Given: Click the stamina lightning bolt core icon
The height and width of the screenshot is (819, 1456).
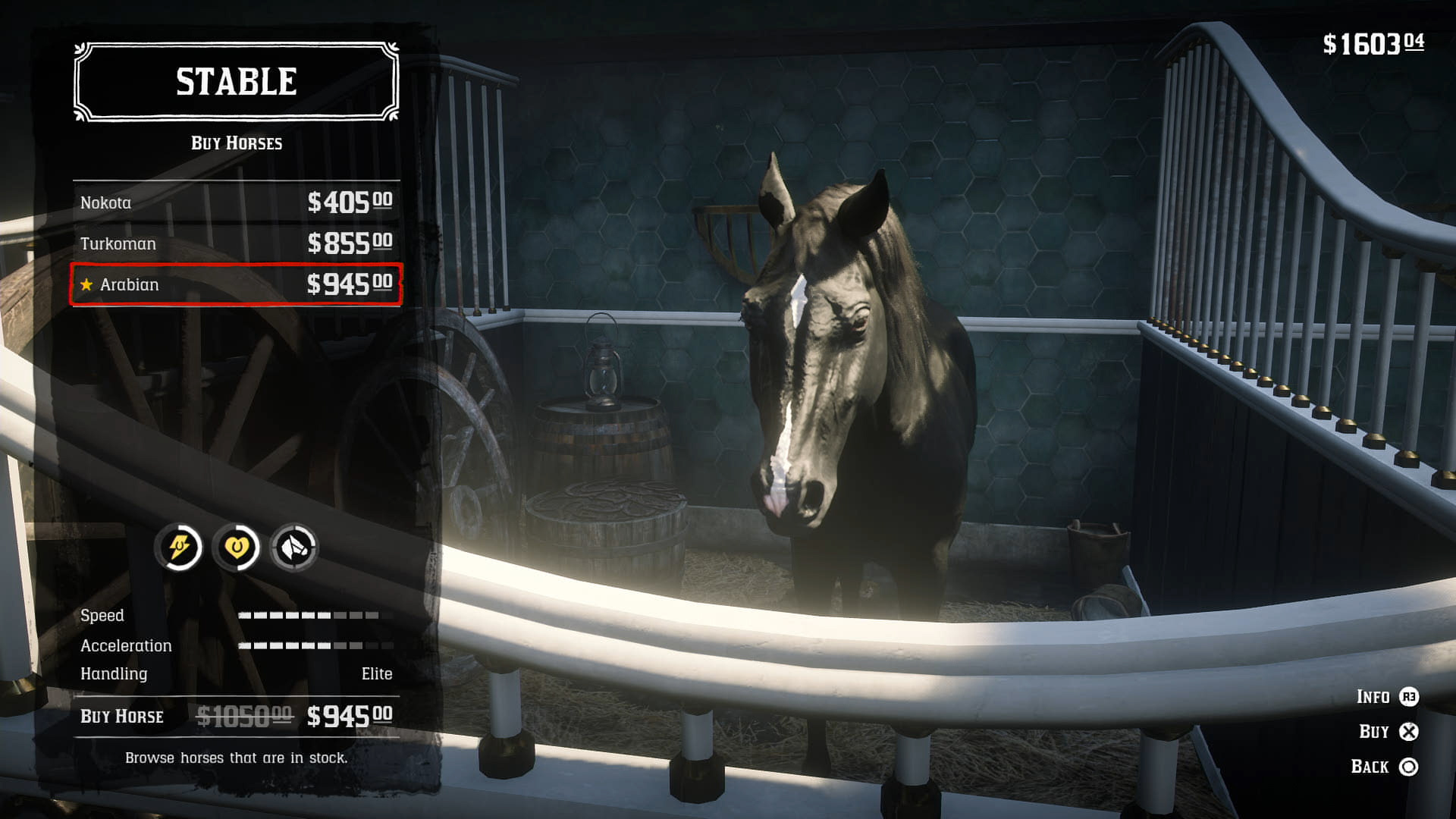Looking at the screenshot, I should (179, 547).
